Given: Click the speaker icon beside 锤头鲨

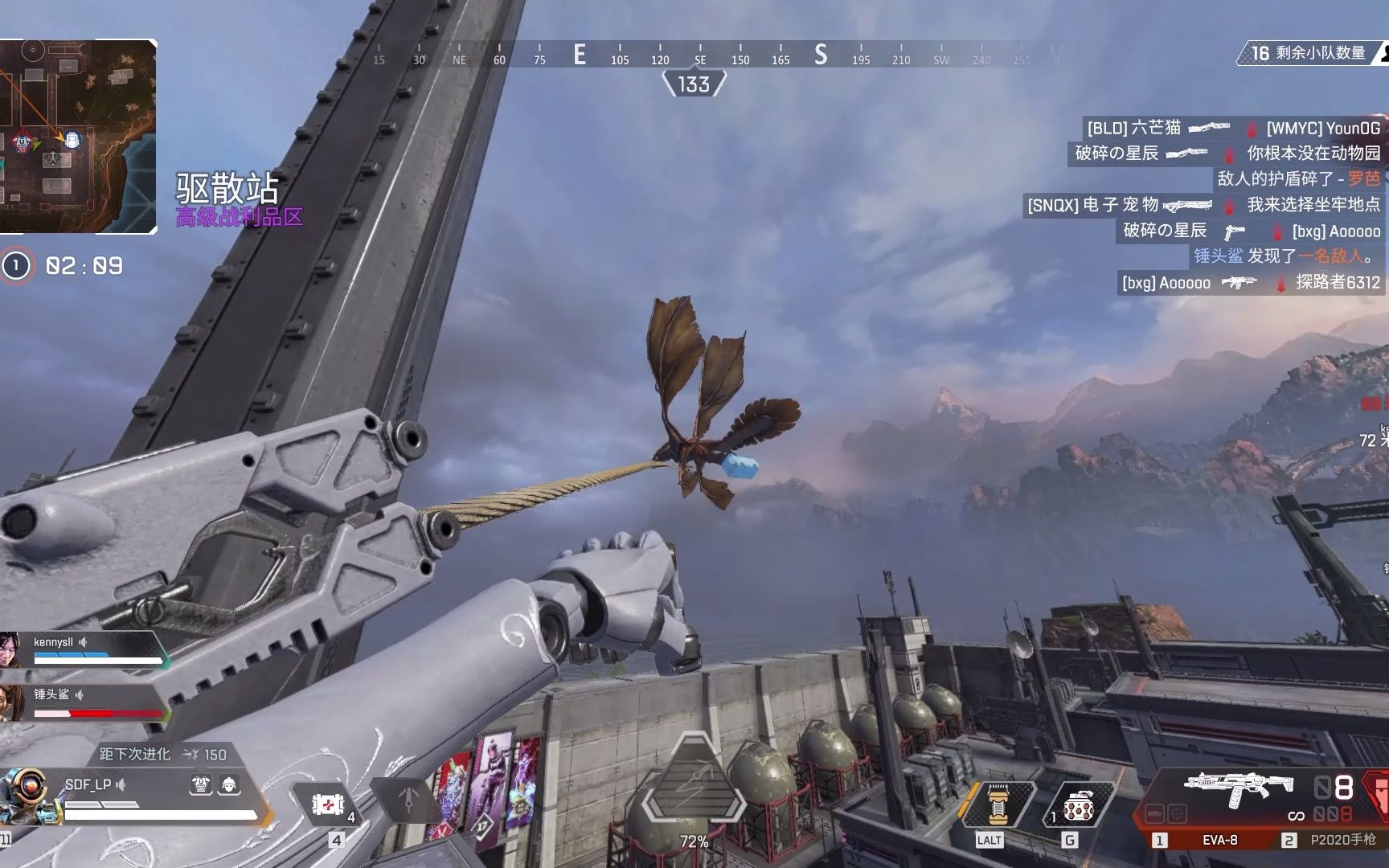Looking at the screenshot, I should click(x=80, y=694).
